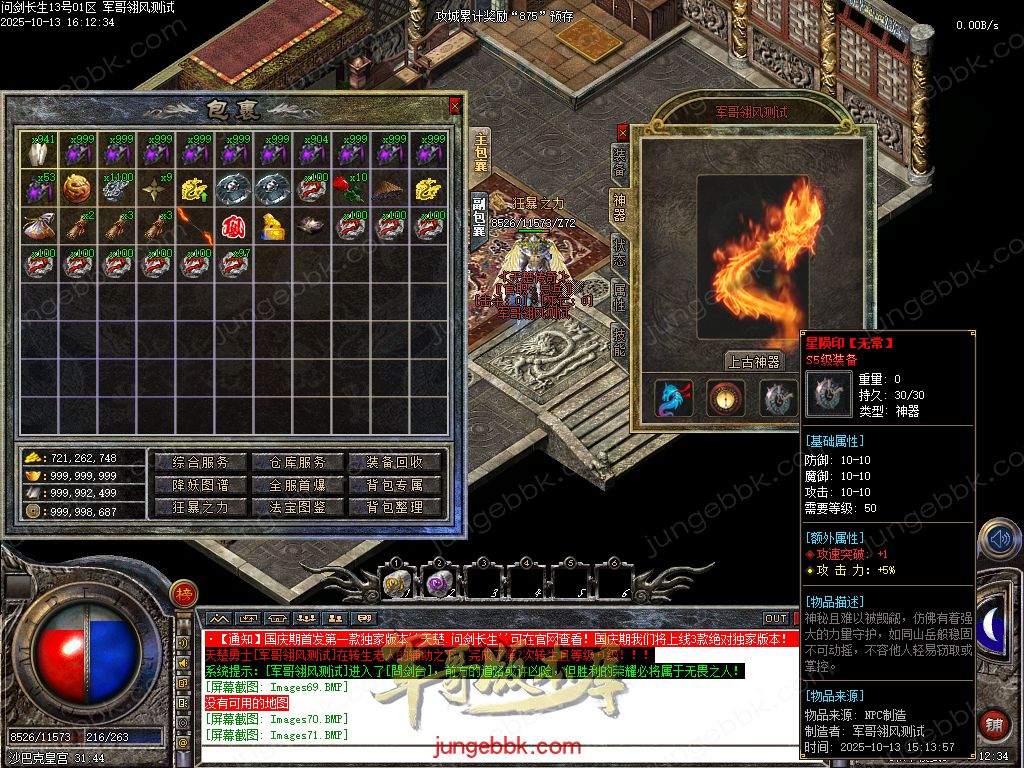Click the 装备回收 equipment recycle button
Screen dimensions: 1024x768
coord(395,462)
